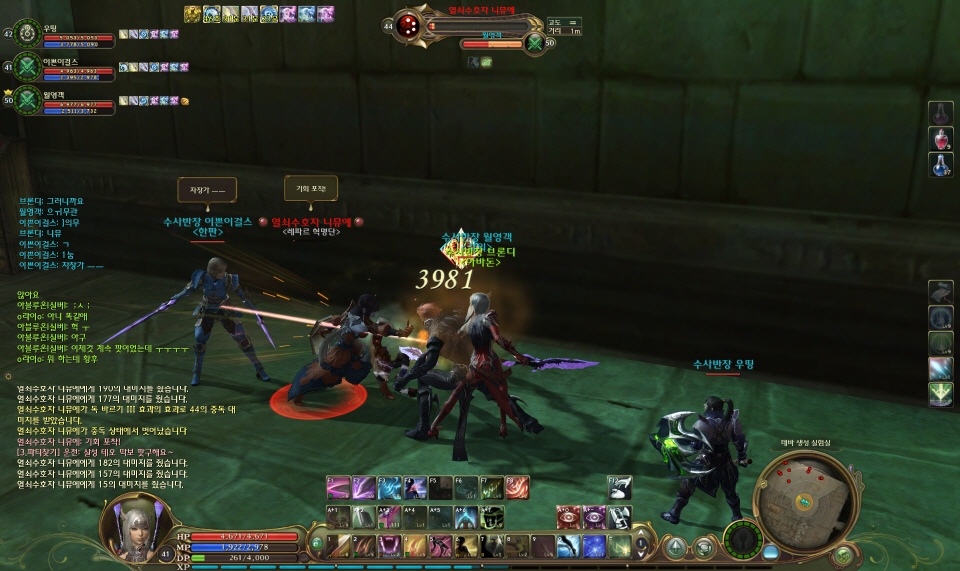Use the F12 white boot skill

pos(620,487)
